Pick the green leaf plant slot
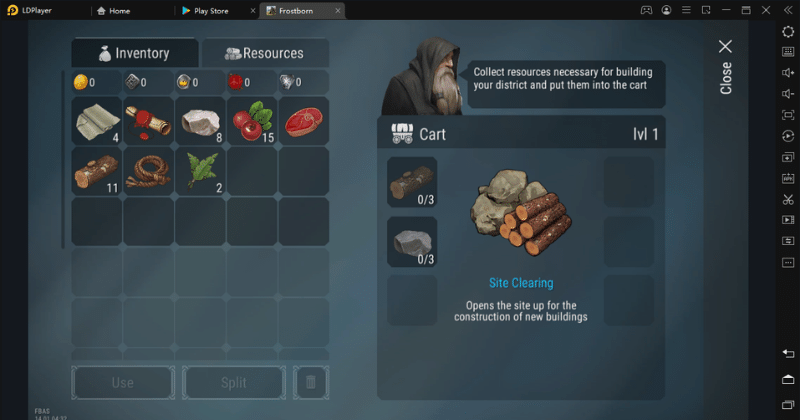 click(200, 171)
